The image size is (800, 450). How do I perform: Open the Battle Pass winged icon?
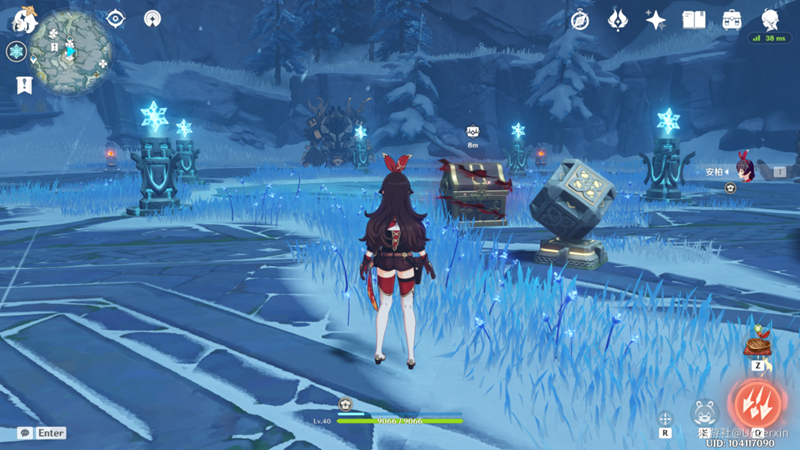tap(618, 20)
